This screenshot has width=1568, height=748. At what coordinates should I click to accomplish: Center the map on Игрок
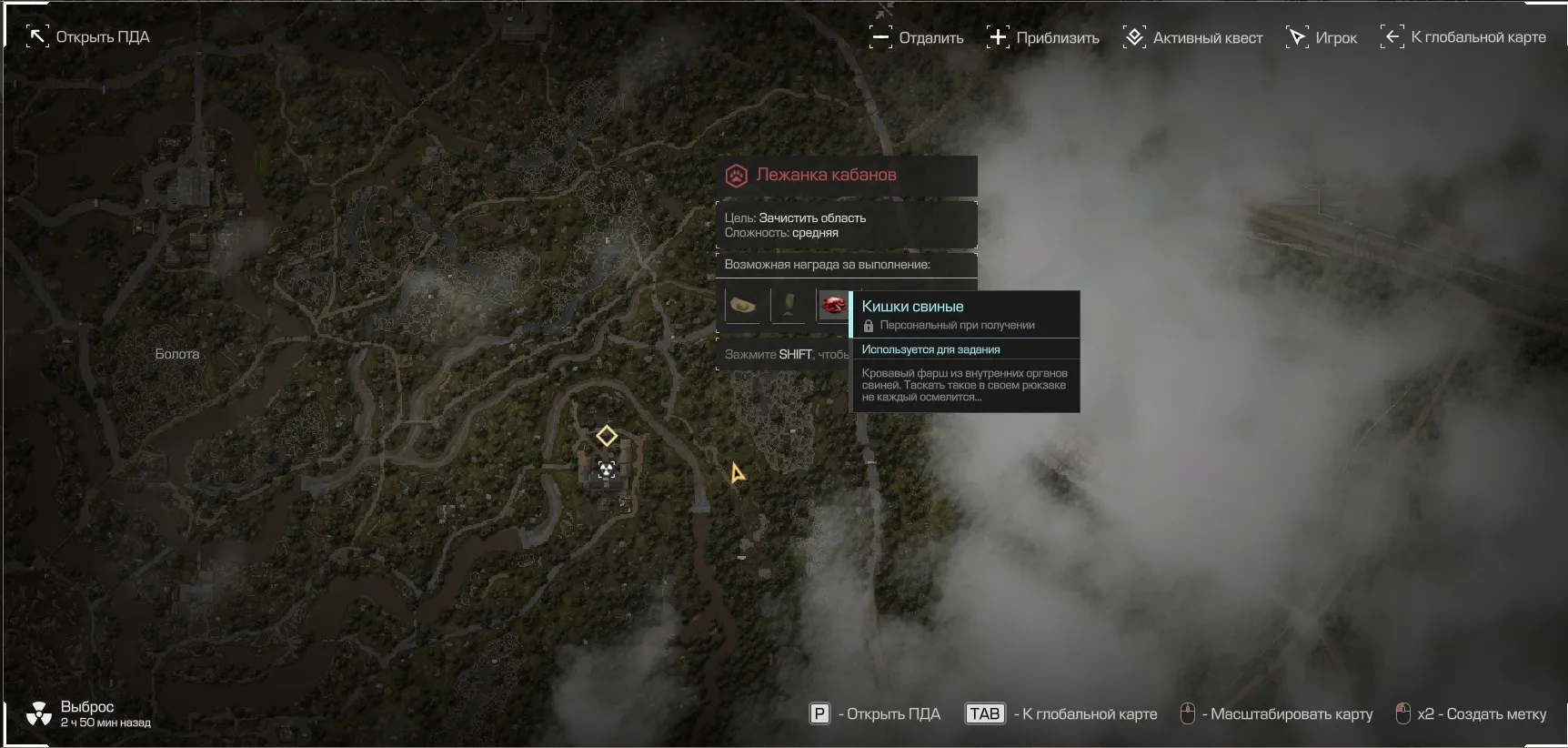[1321, 37]
